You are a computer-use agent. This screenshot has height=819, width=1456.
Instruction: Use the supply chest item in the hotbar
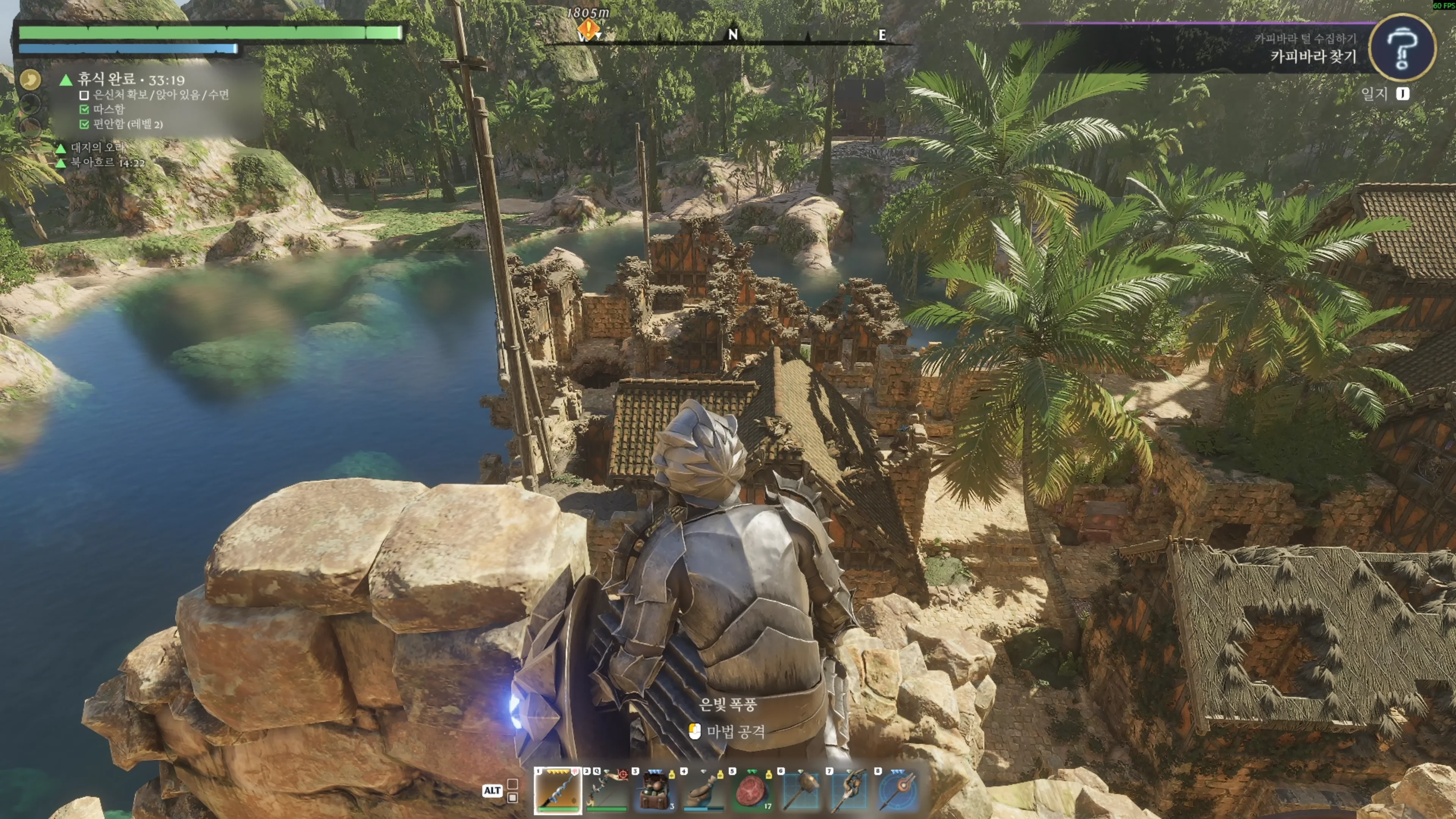[x=654, y=789]
